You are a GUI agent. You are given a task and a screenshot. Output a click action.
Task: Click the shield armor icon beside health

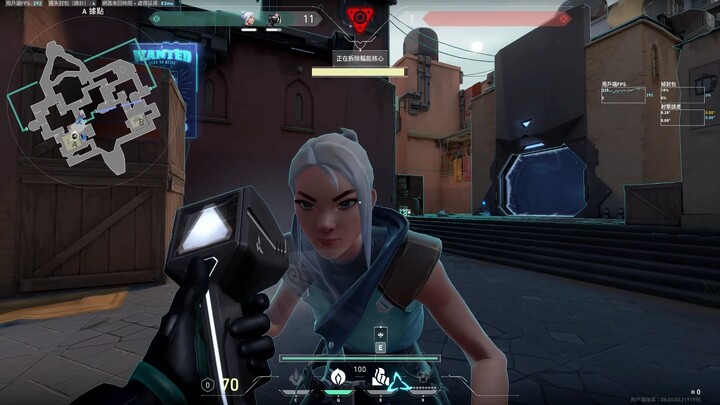click(x=207, y=384)
